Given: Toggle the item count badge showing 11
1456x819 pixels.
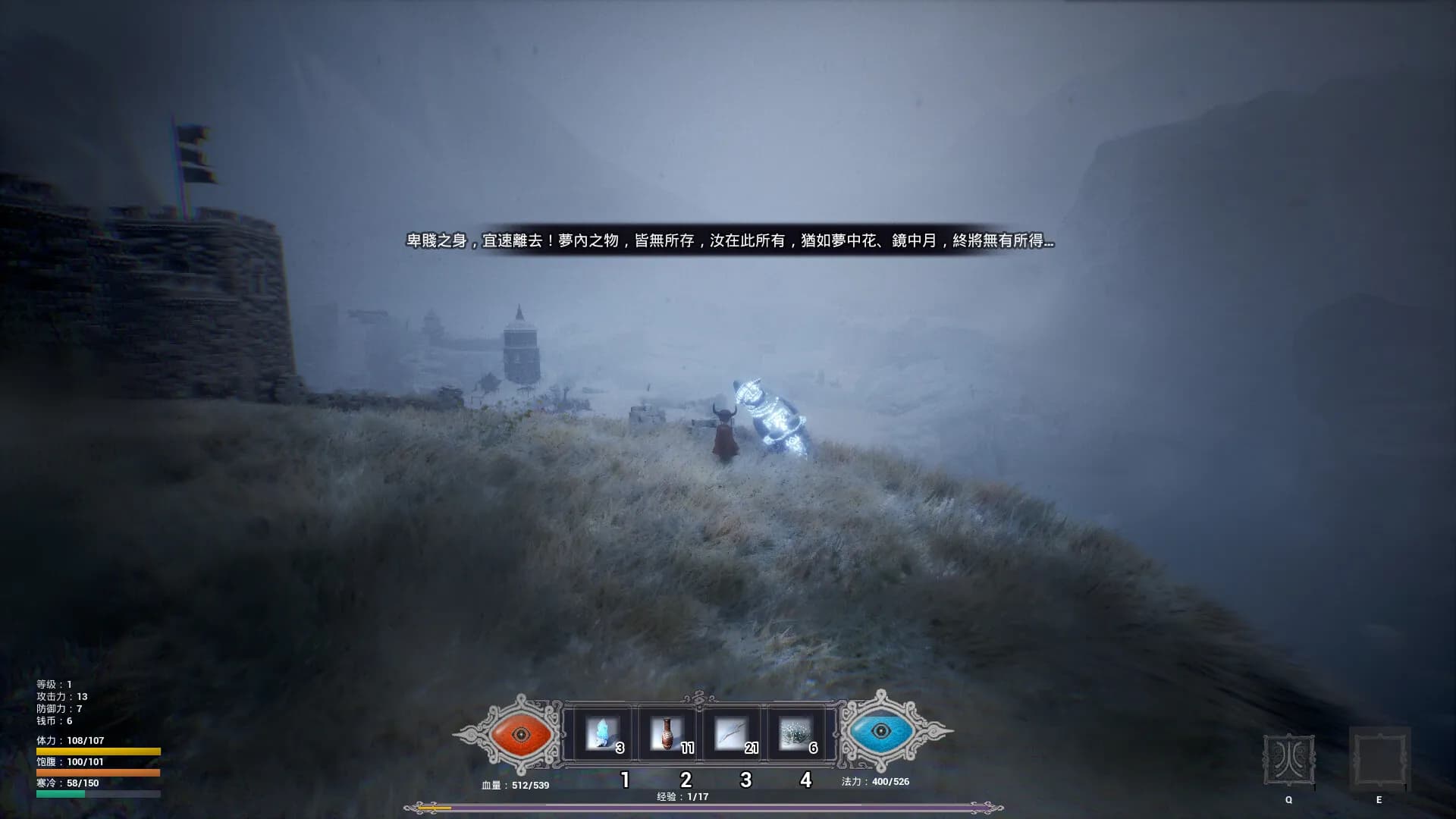Looking at the screenshot, I should pyautogui.click(x=688, y=747).
